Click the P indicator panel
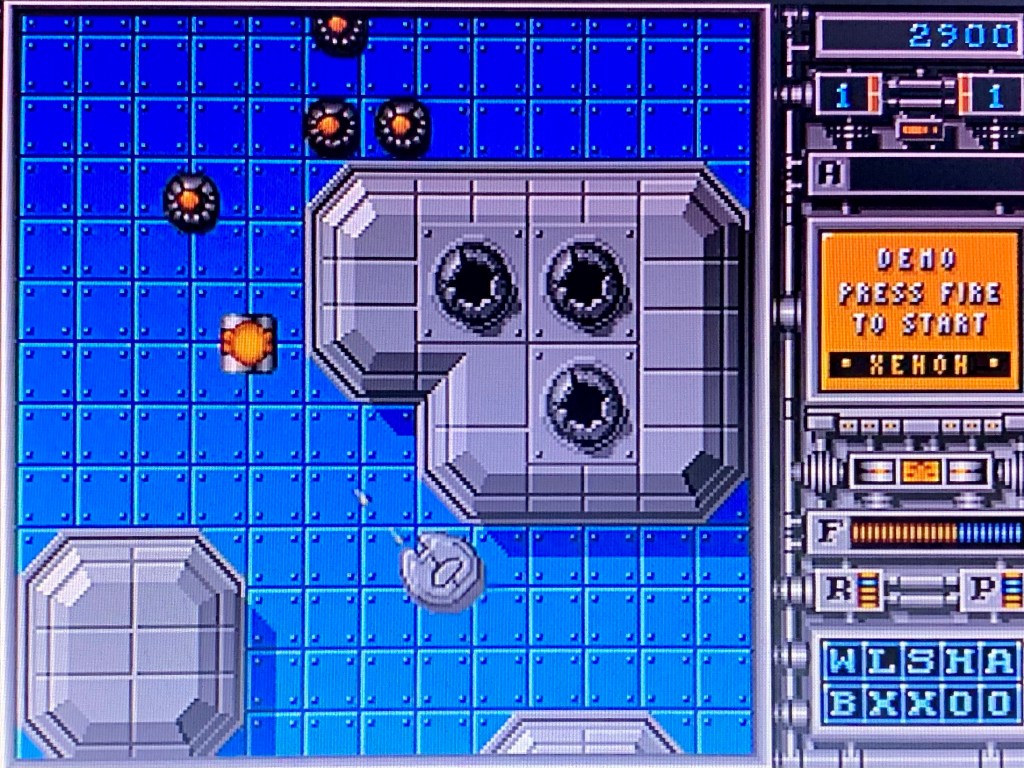The image size is (1024, 768). pos(994,590)
